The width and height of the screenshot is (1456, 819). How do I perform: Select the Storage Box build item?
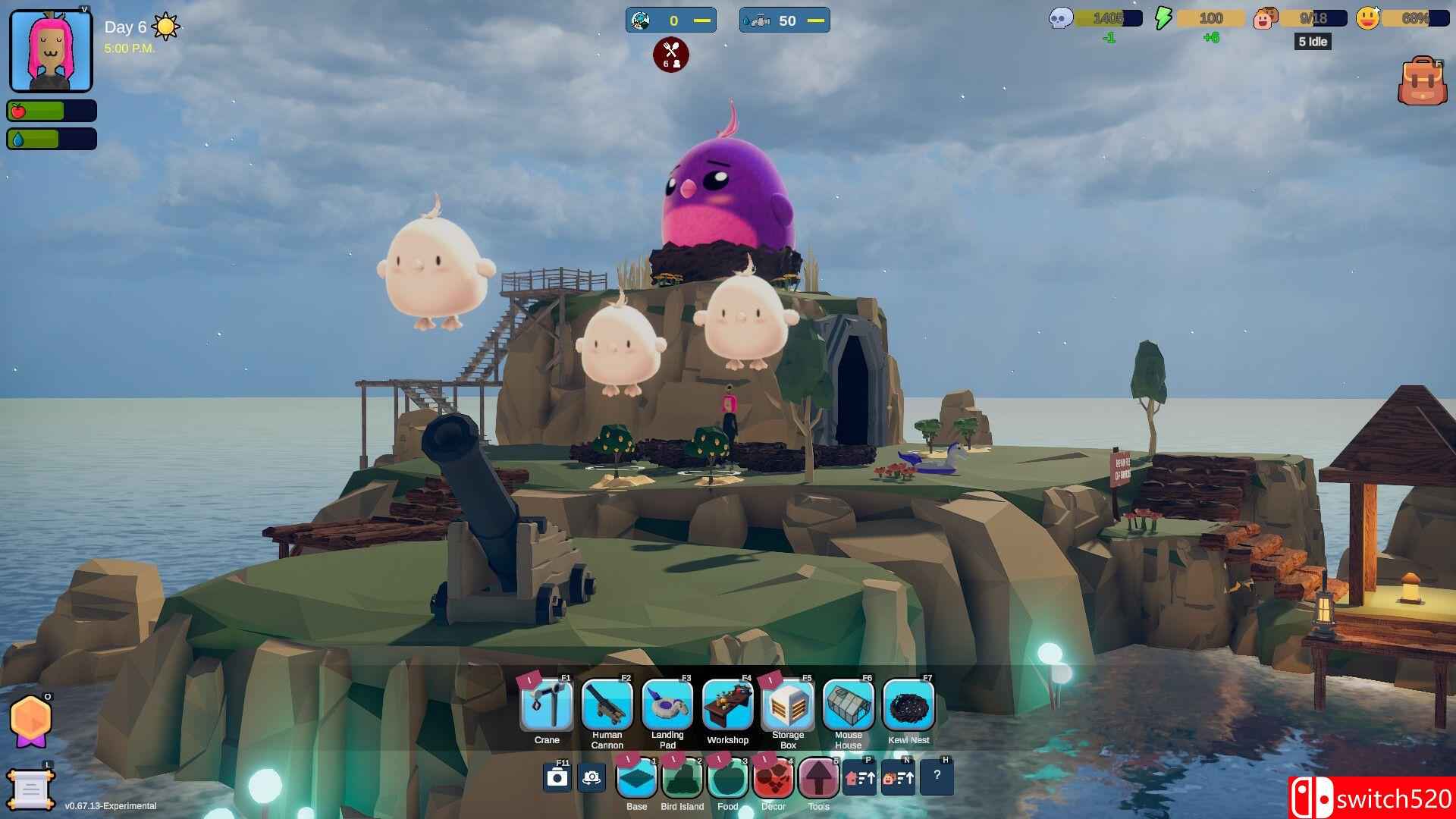point(788,705)
